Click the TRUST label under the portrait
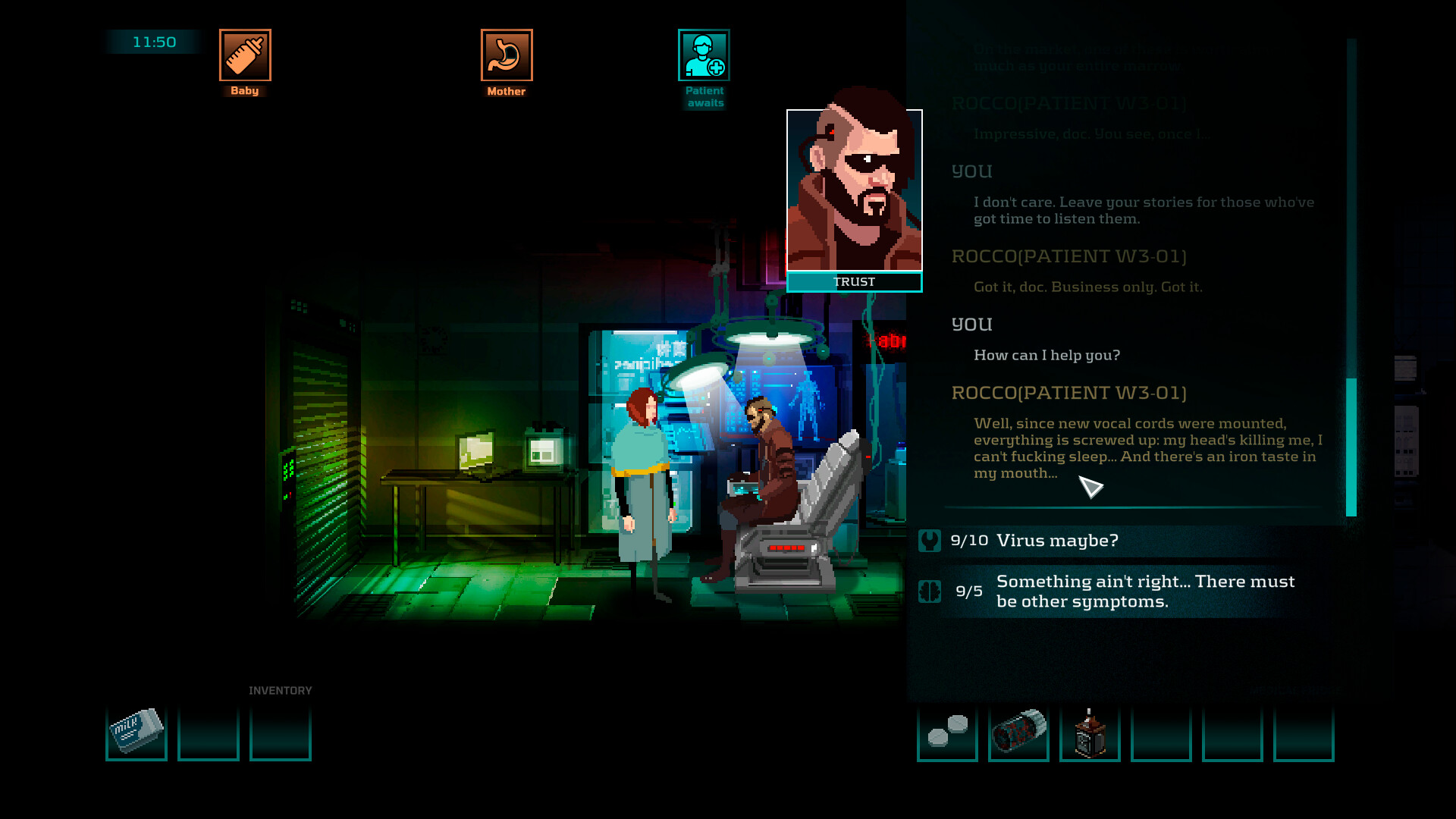The image size is (1456, 819). coord(855,281)
